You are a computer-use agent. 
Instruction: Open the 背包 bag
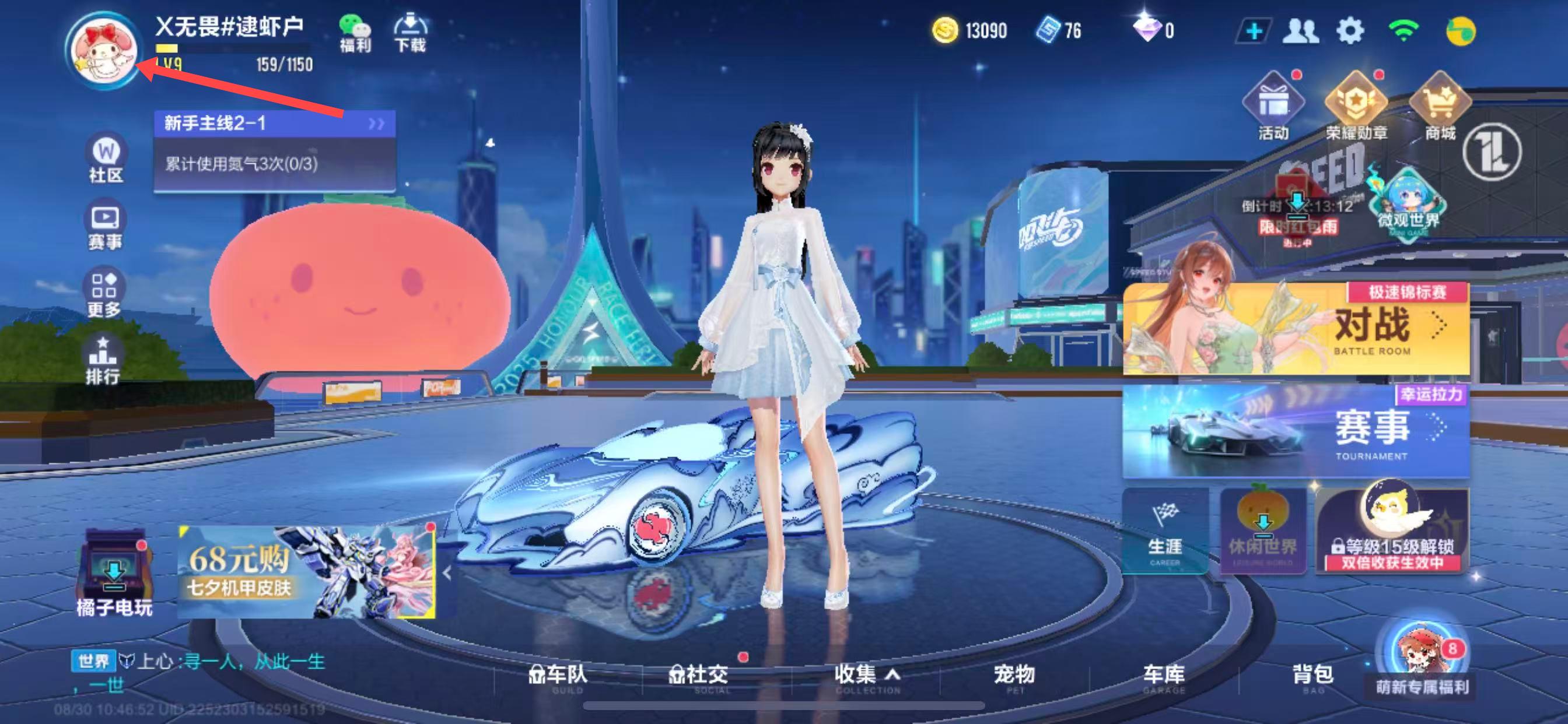tap(1313, 677)
